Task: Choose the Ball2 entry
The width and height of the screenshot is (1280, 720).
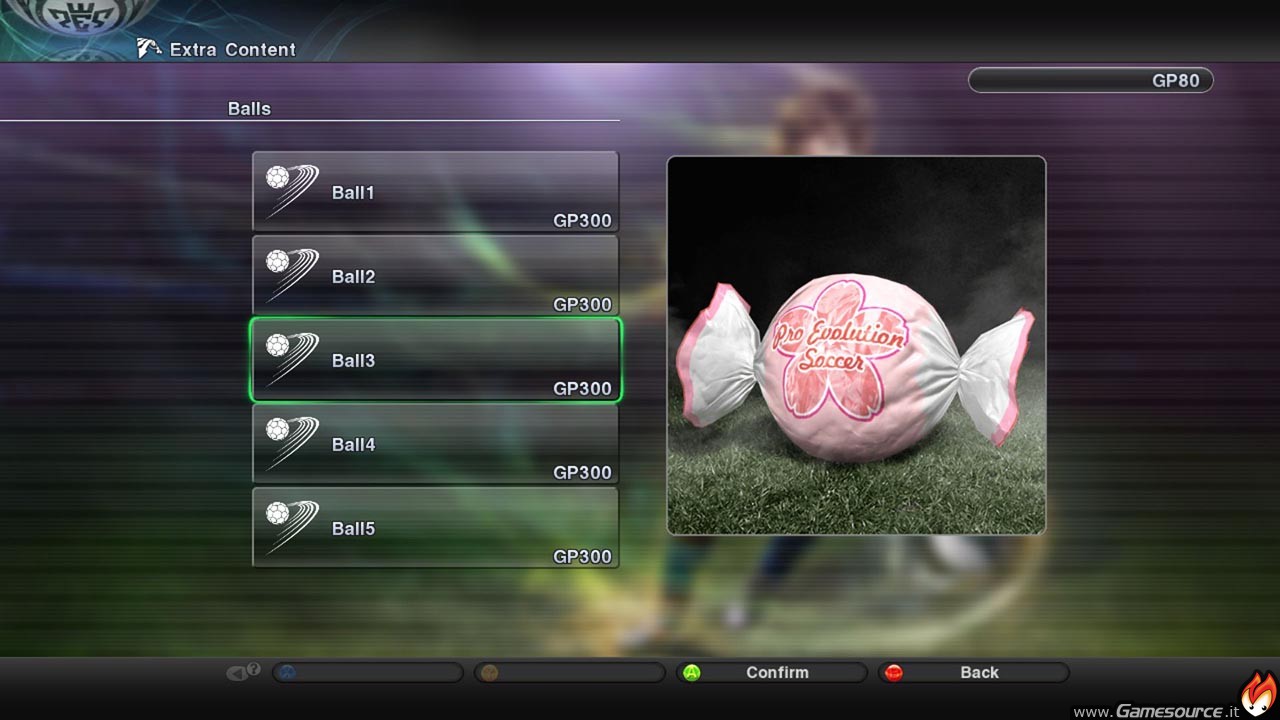Action: 435,276
